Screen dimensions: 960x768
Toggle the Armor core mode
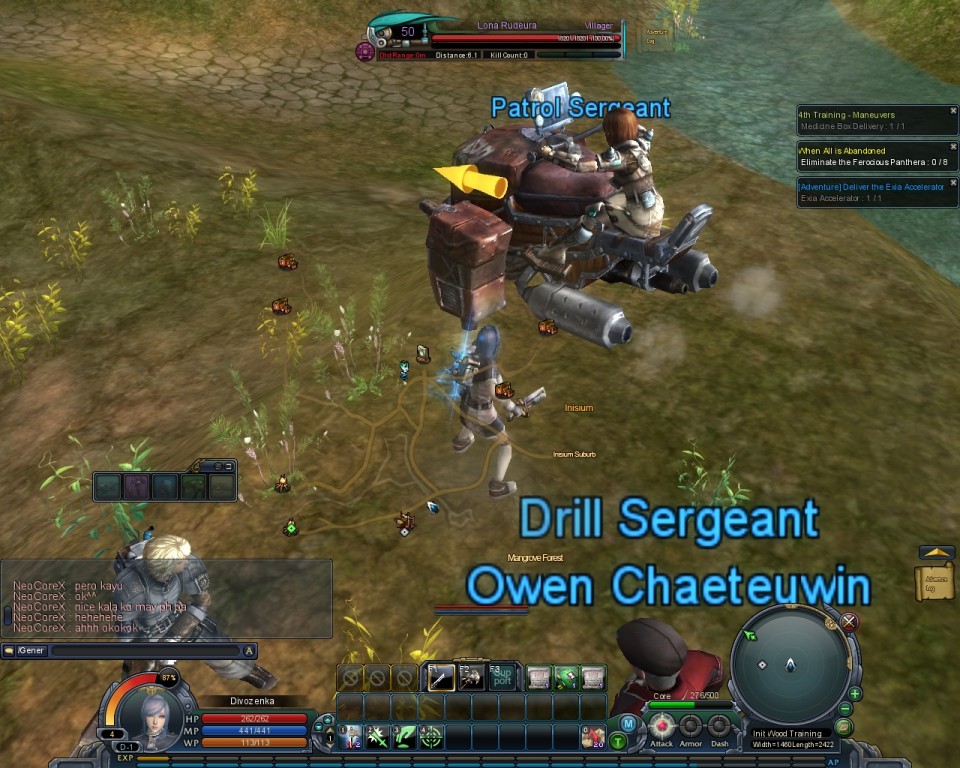point(691,725)
